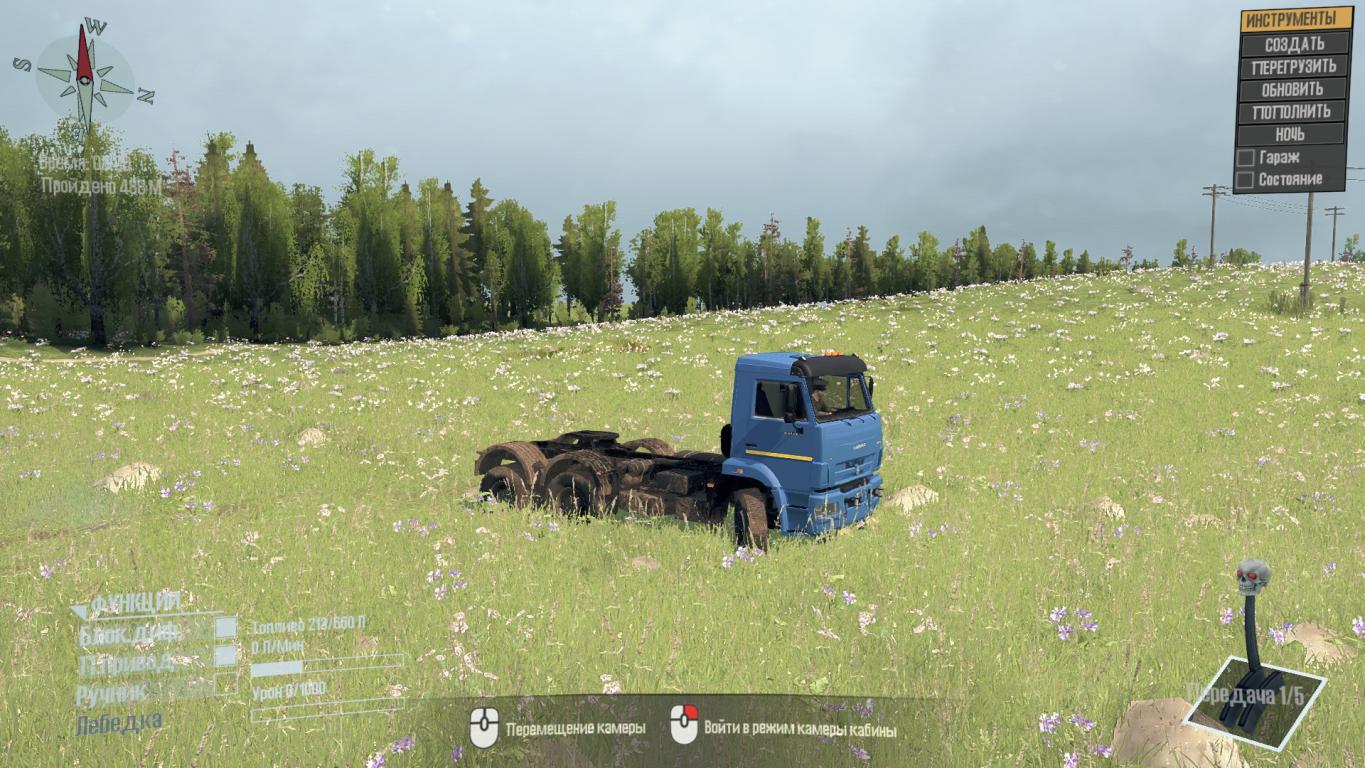Collapse the Функции panel arrow
The height and width of the screenshot is (768, 1365).
[x=79, y=610]
